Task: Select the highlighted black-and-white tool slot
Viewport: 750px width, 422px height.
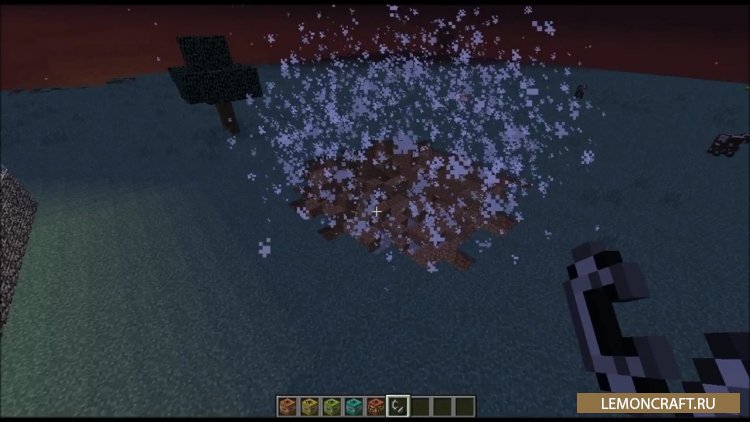Action: pos(397,405)
